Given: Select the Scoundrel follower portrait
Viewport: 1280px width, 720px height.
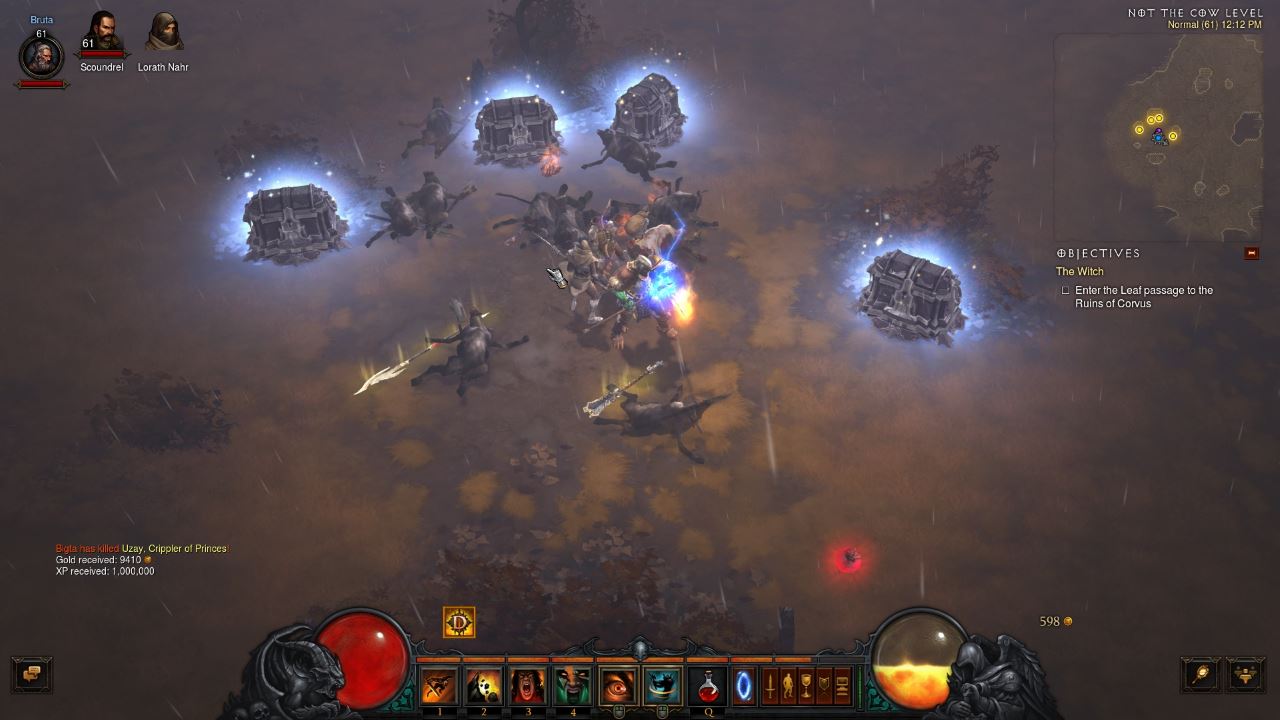Looking at the screenshot, I should coord(102,33).
